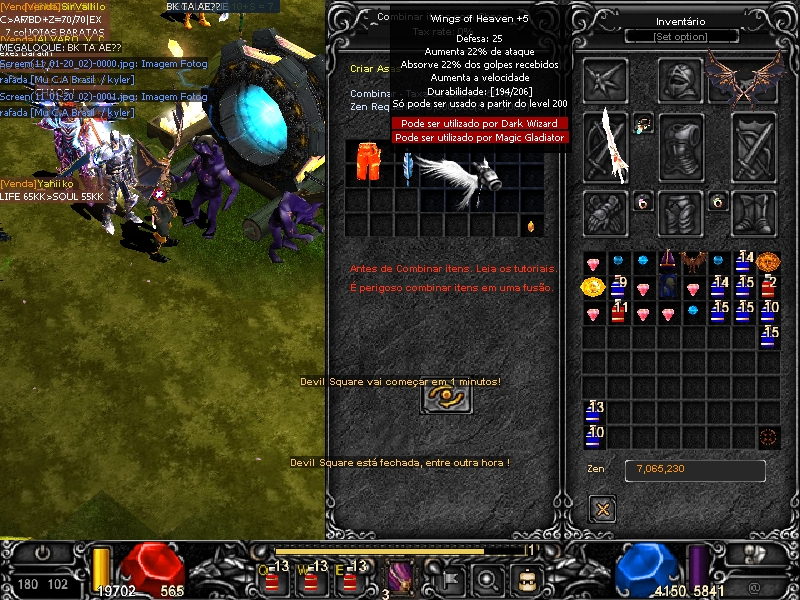Screen dimensions: 800x600
Task: Use the Q hotkey red potion
Action: coord(270,578)
